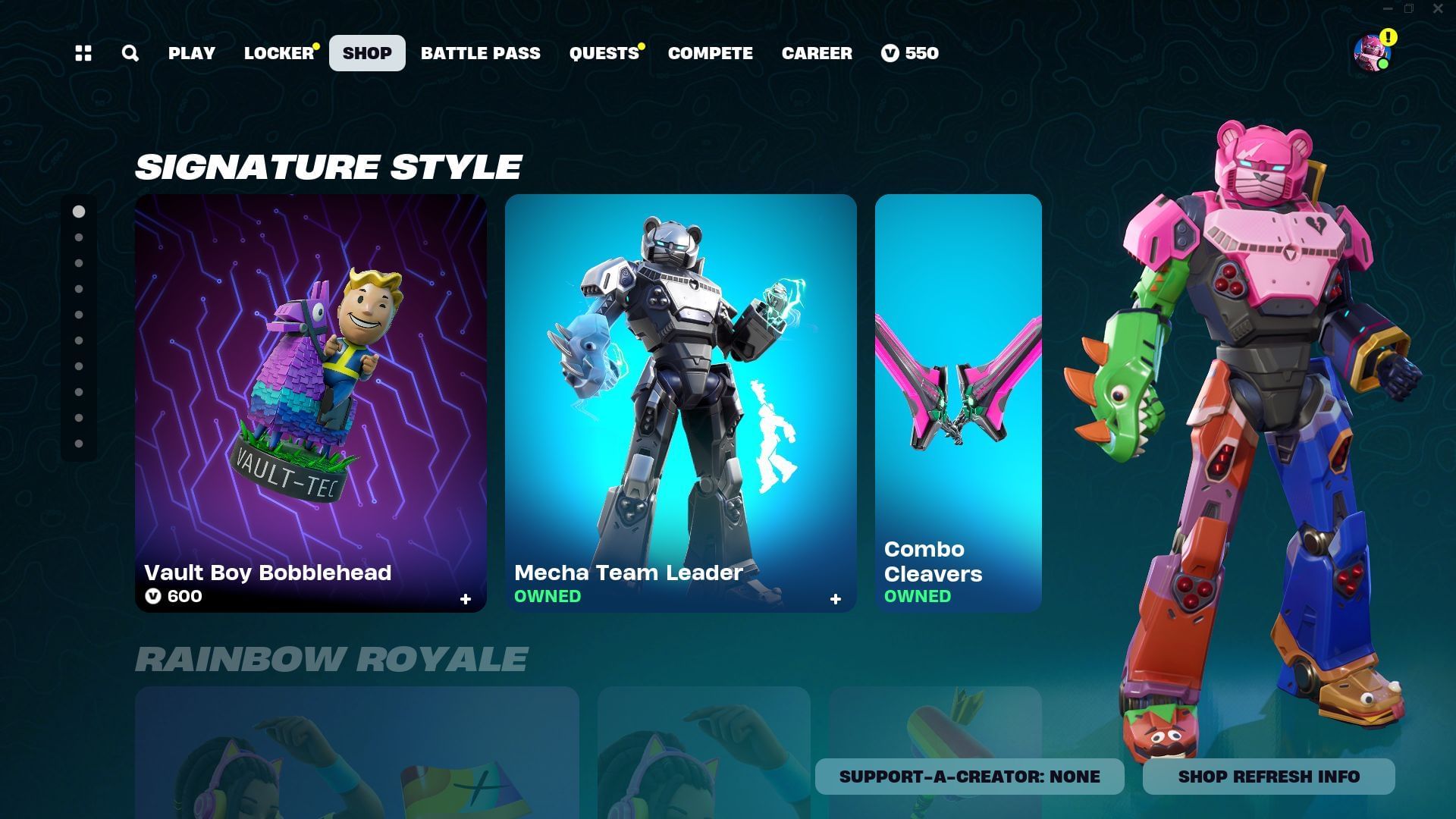The image size is (1456, 819).
Task: Open the COMPETE section
Action: (710, 53)
